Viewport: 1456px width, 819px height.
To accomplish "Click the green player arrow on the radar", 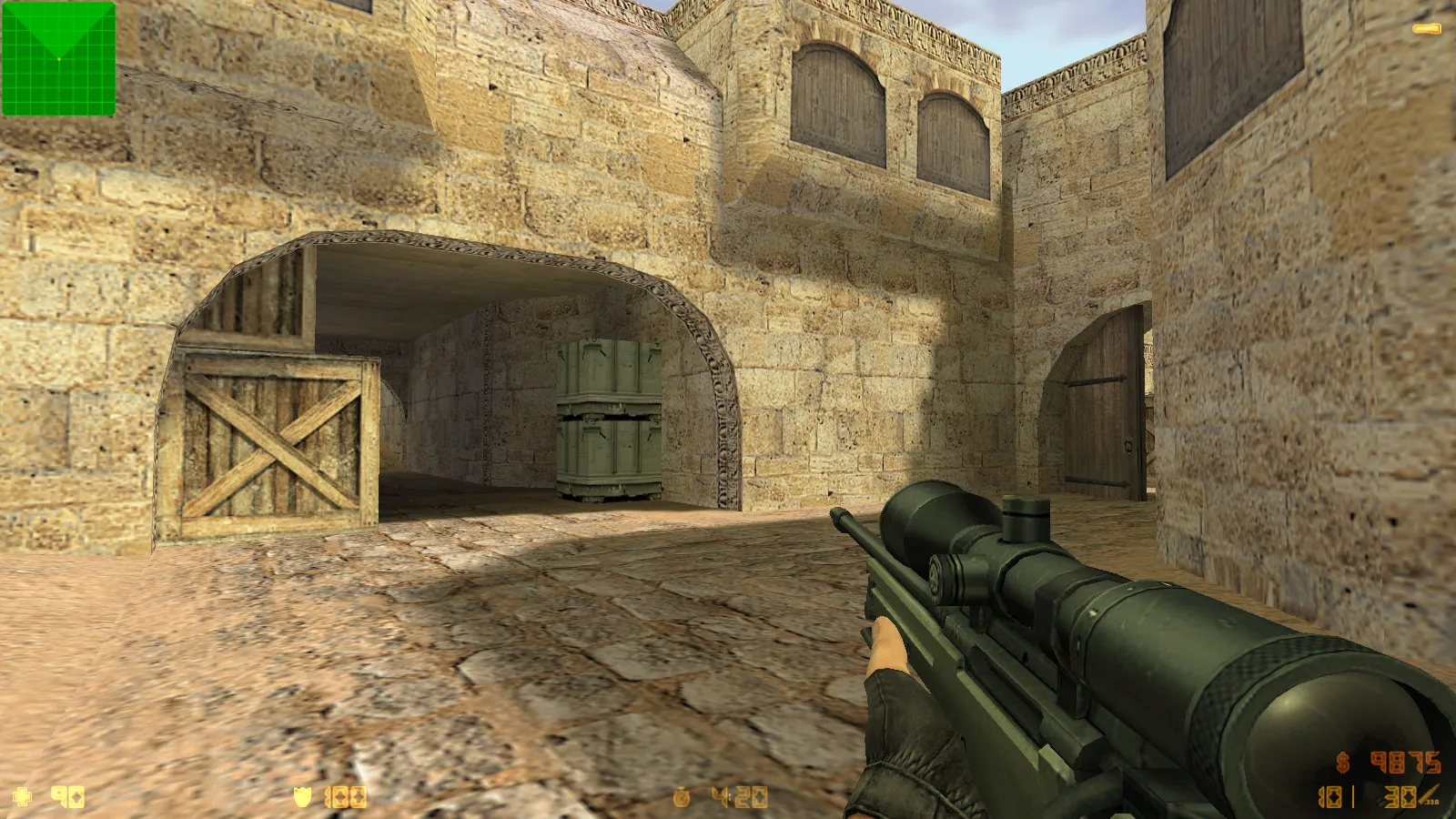I will pyautogui.click(x=56, y=45).
